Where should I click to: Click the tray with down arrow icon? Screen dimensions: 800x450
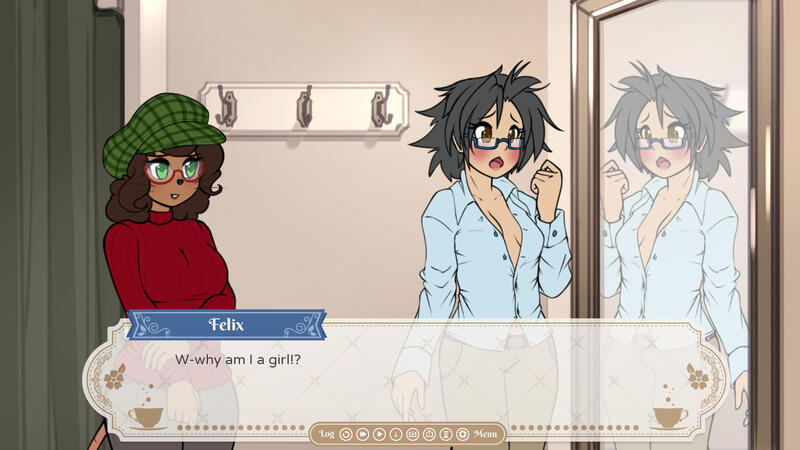click(x=413, y=434)
